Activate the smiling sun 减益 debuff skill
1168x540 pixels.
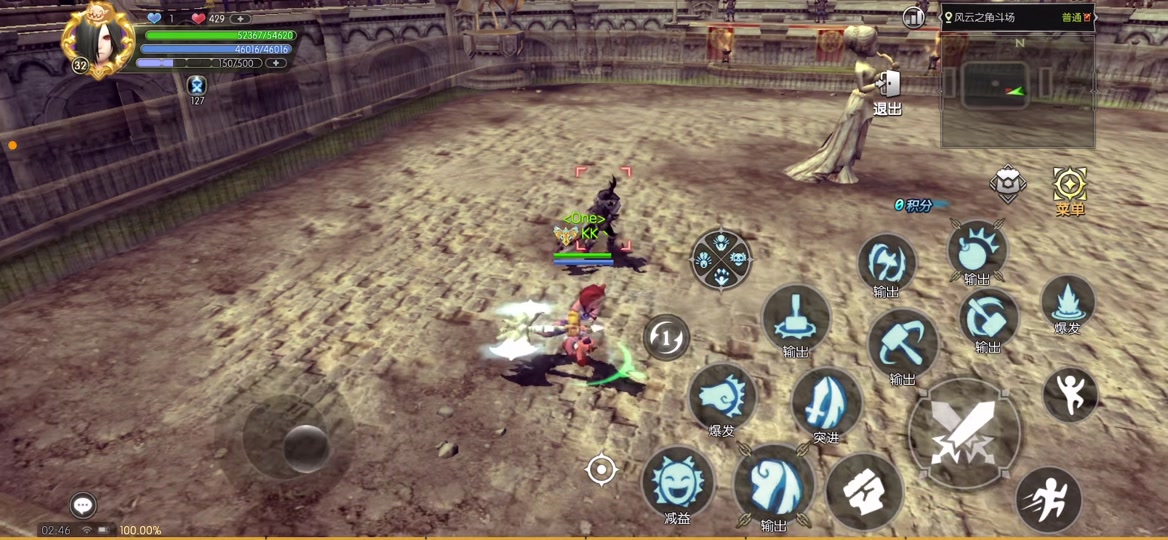point(678,482)
